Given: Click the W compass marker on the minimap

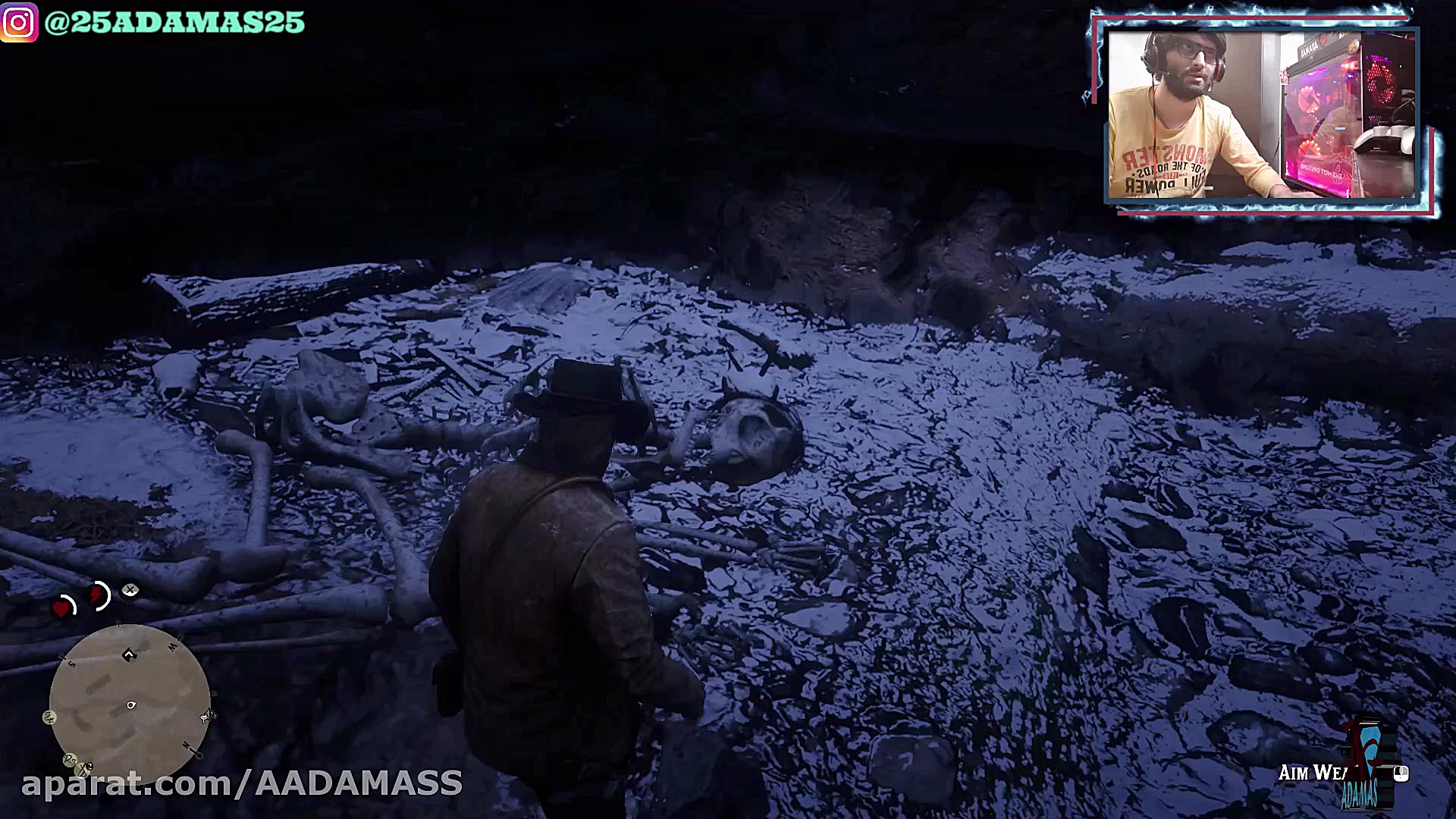Looking at the screenshot, I should coord(173,646).
